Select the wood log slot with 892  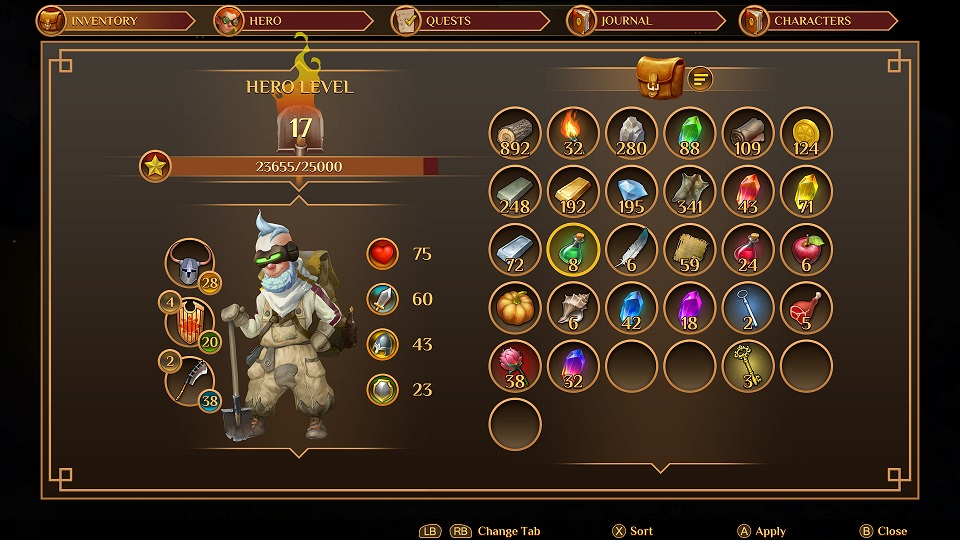pos(515,134)
